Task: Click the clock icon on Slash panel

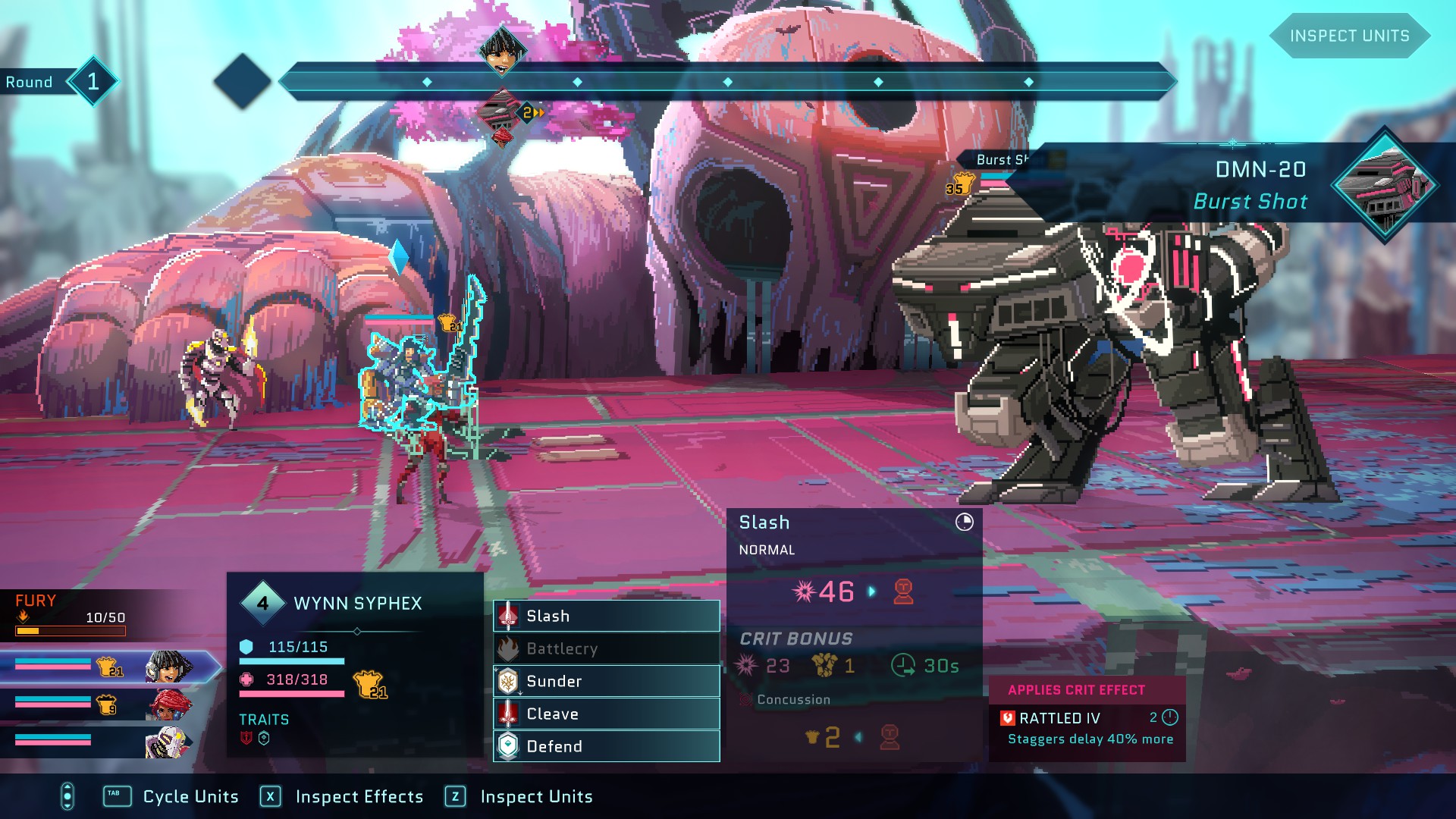Action: pos(964,522)
